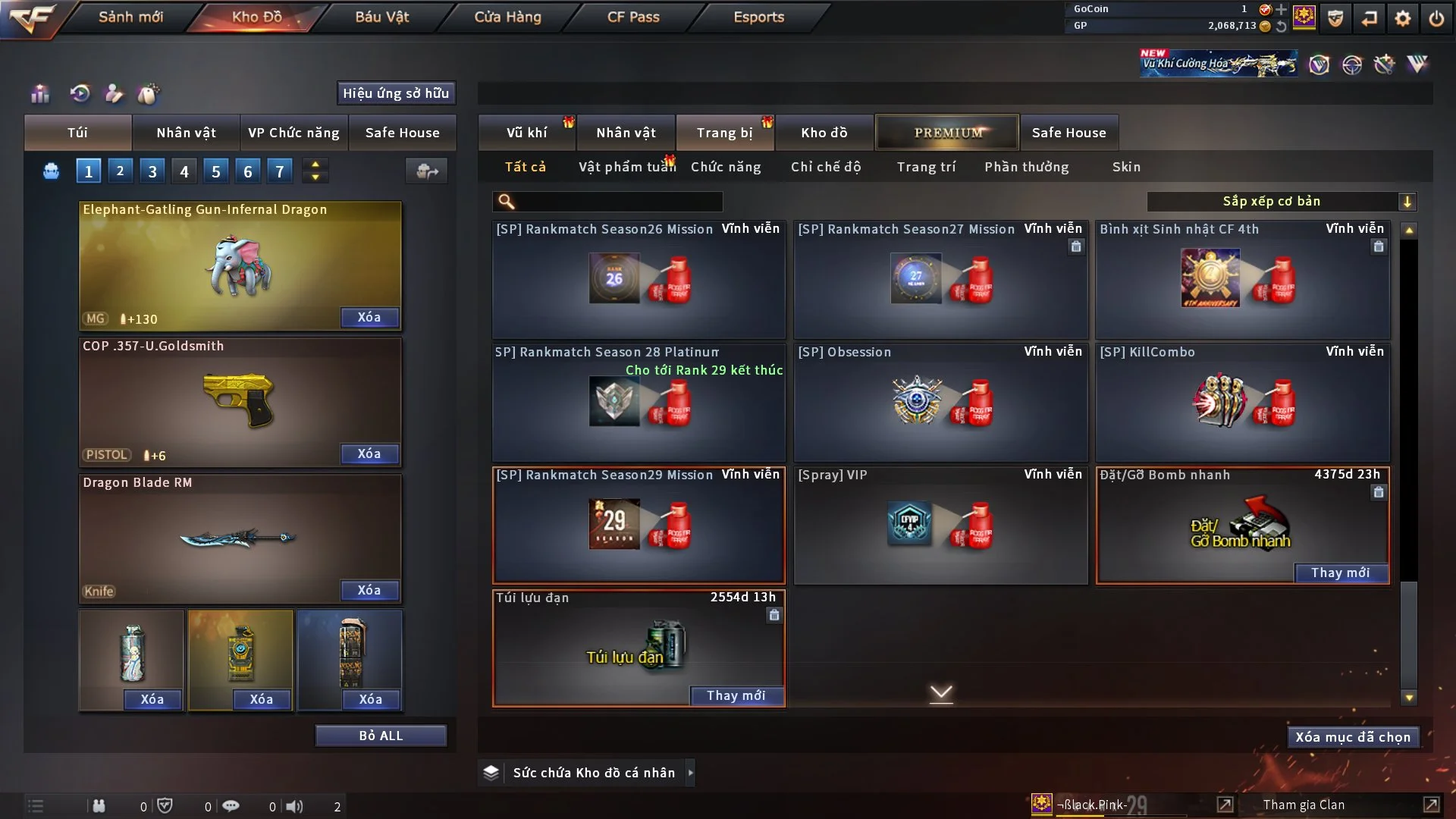Filter items by Chức năng category

725,167
